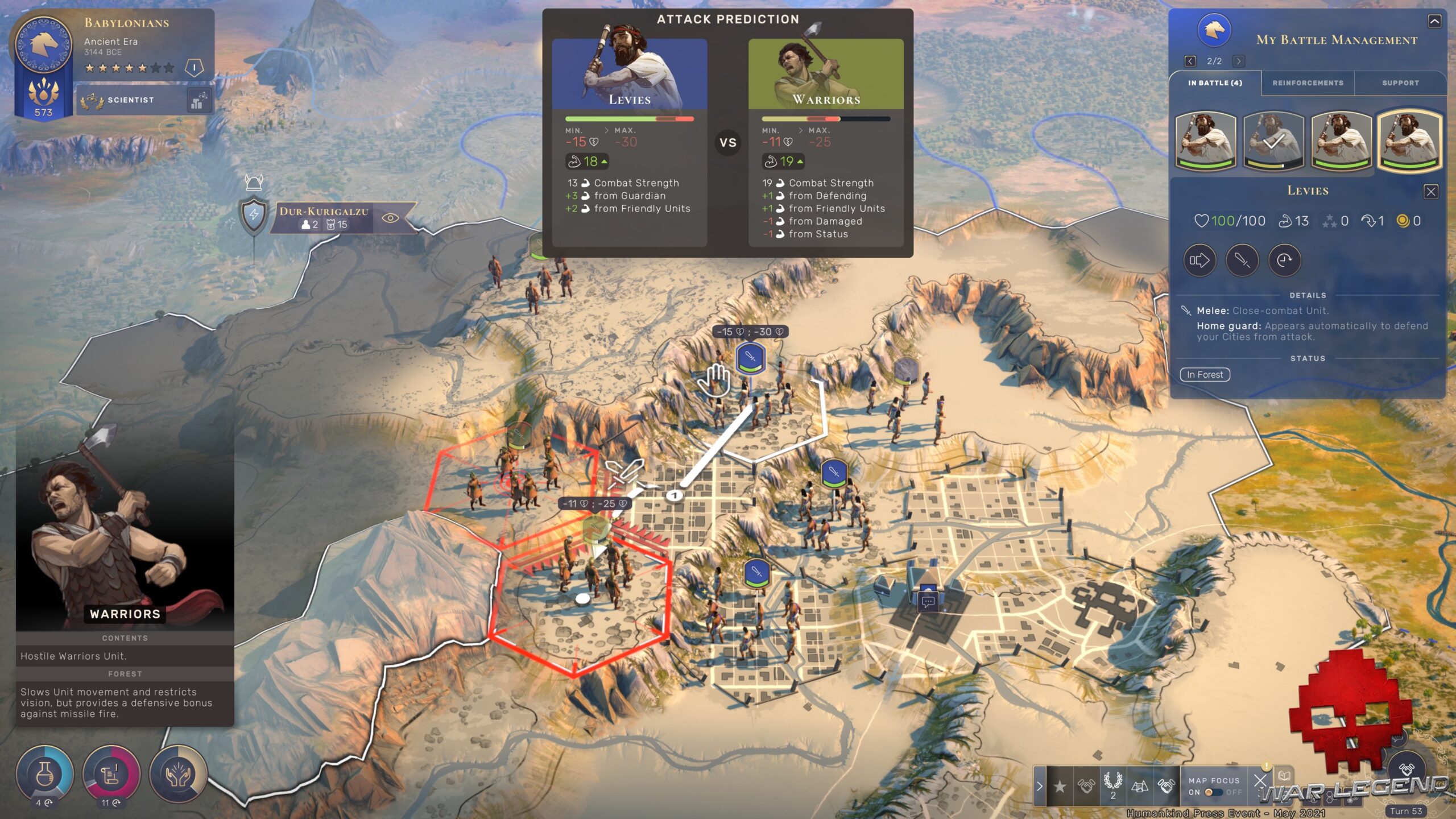Toggle the eye icon on Dur-Kurigalzu banner

390,218
